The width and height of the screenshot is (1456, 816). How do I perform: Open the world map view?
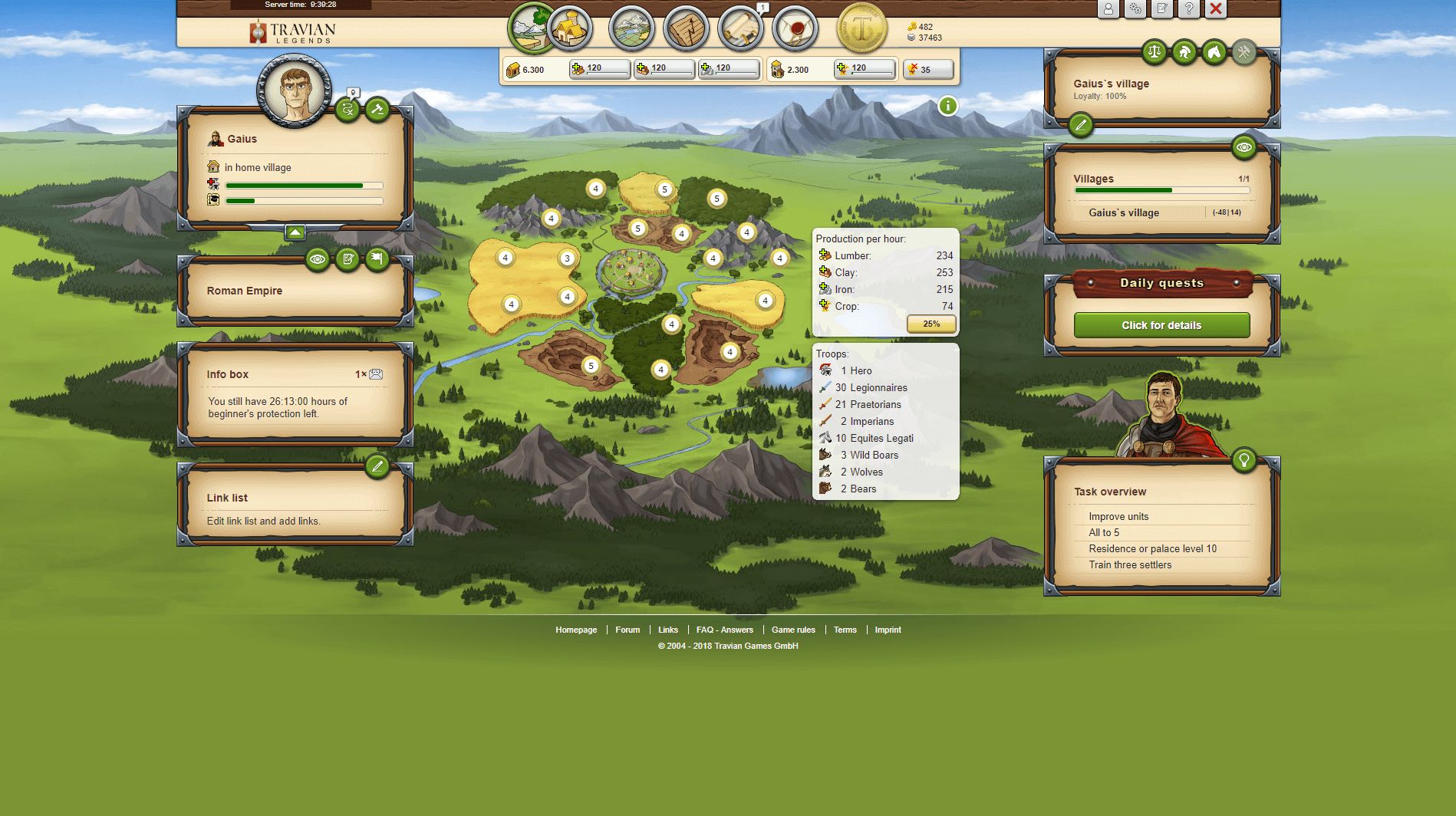631,28
